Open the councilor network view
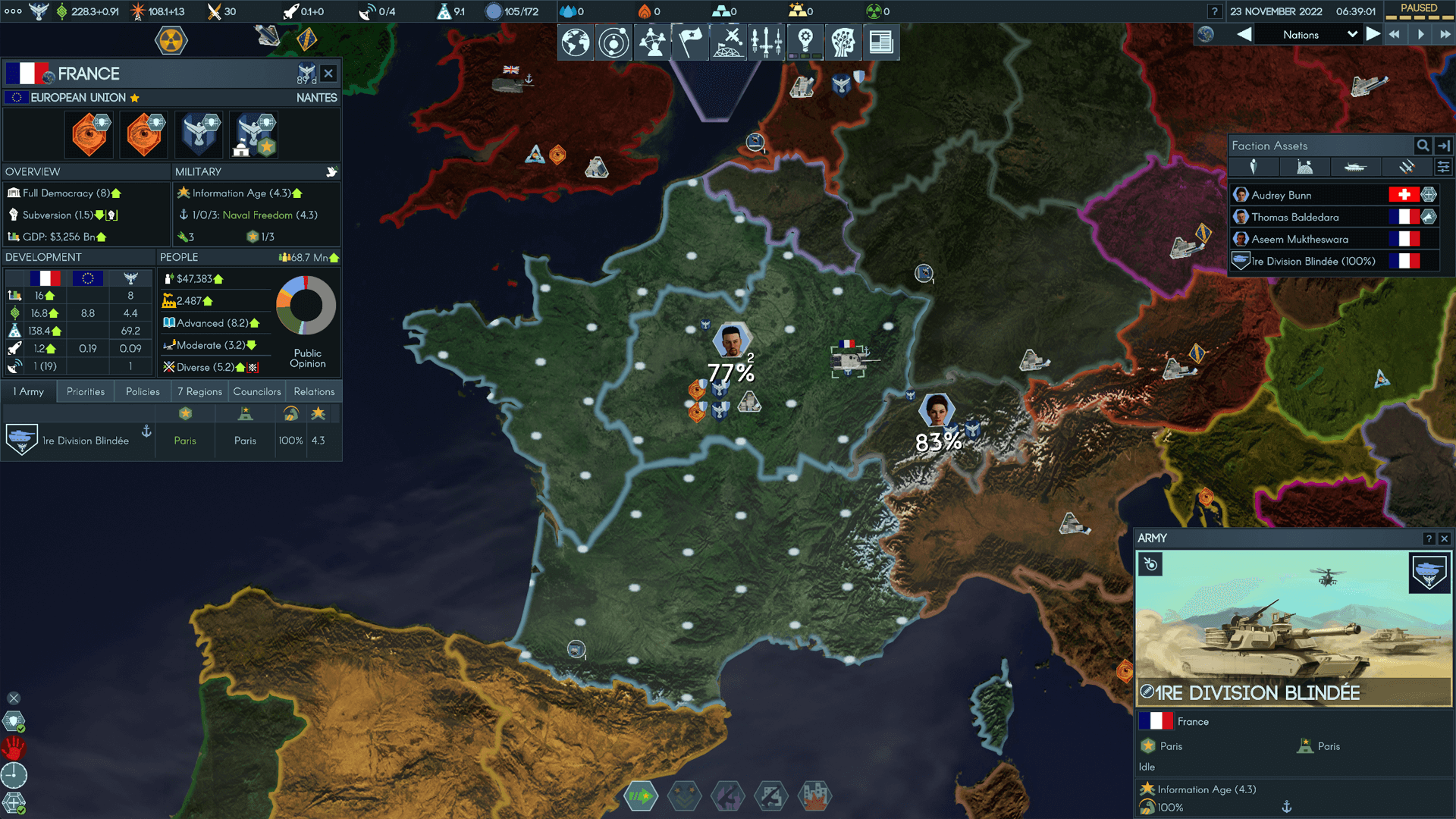 click(651, 42)
